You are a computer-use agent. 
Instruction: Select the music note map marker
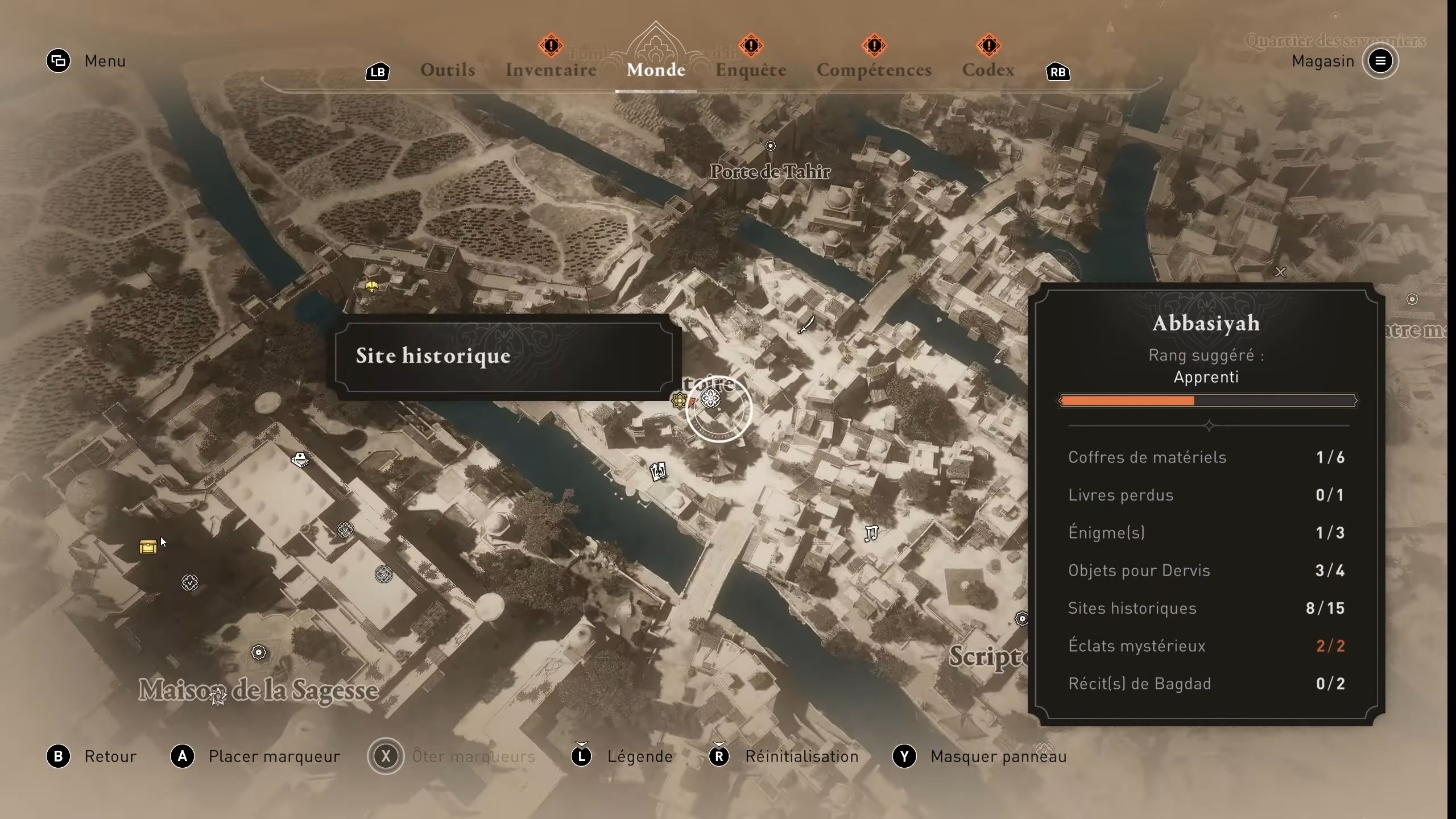point(871,533)
